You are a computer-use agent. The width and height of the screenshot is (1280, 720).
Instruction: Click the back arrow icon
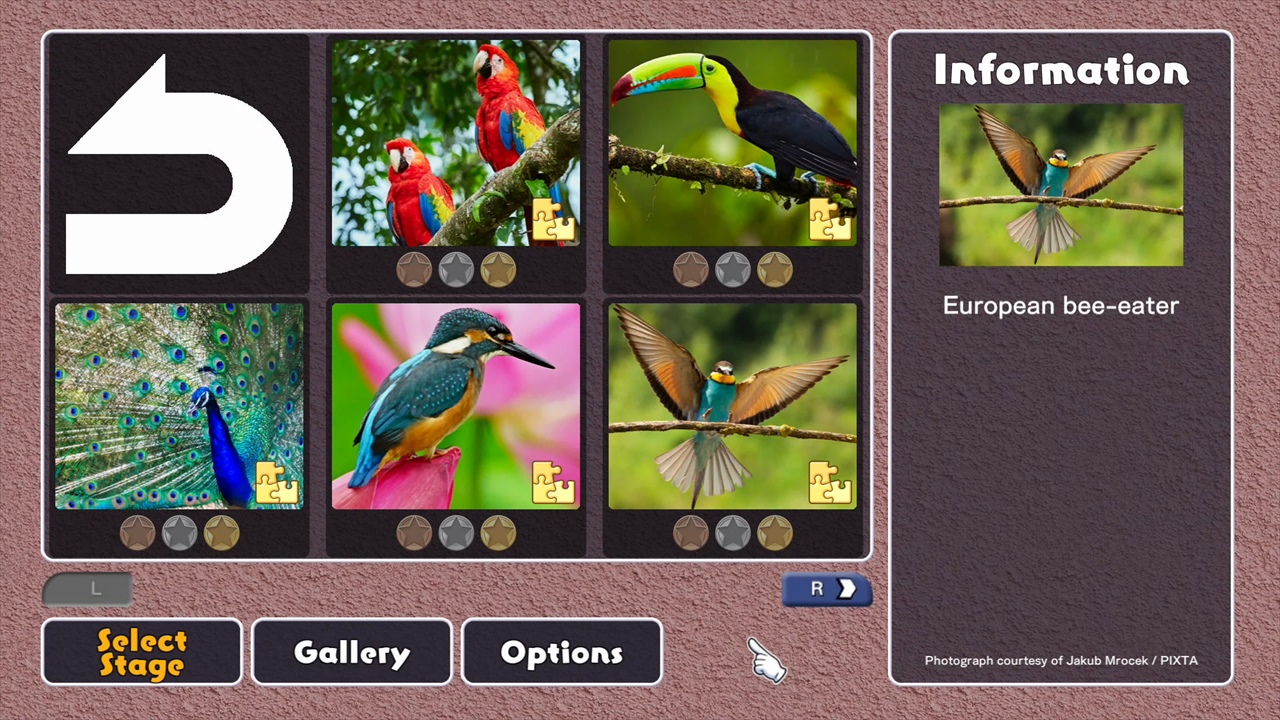(x=178, y=160)
